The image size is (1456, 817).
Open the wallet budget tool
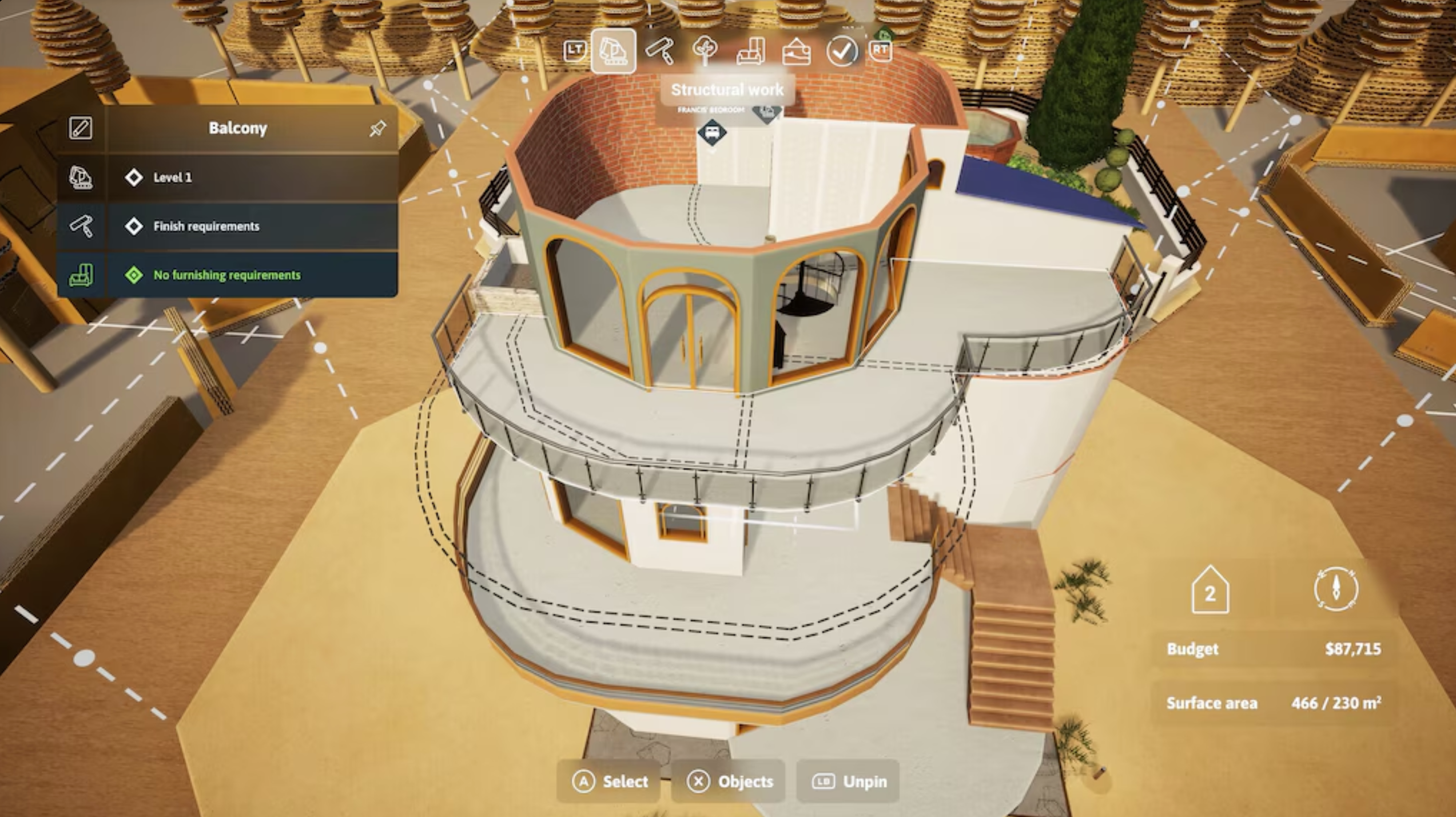click(795, 53)
